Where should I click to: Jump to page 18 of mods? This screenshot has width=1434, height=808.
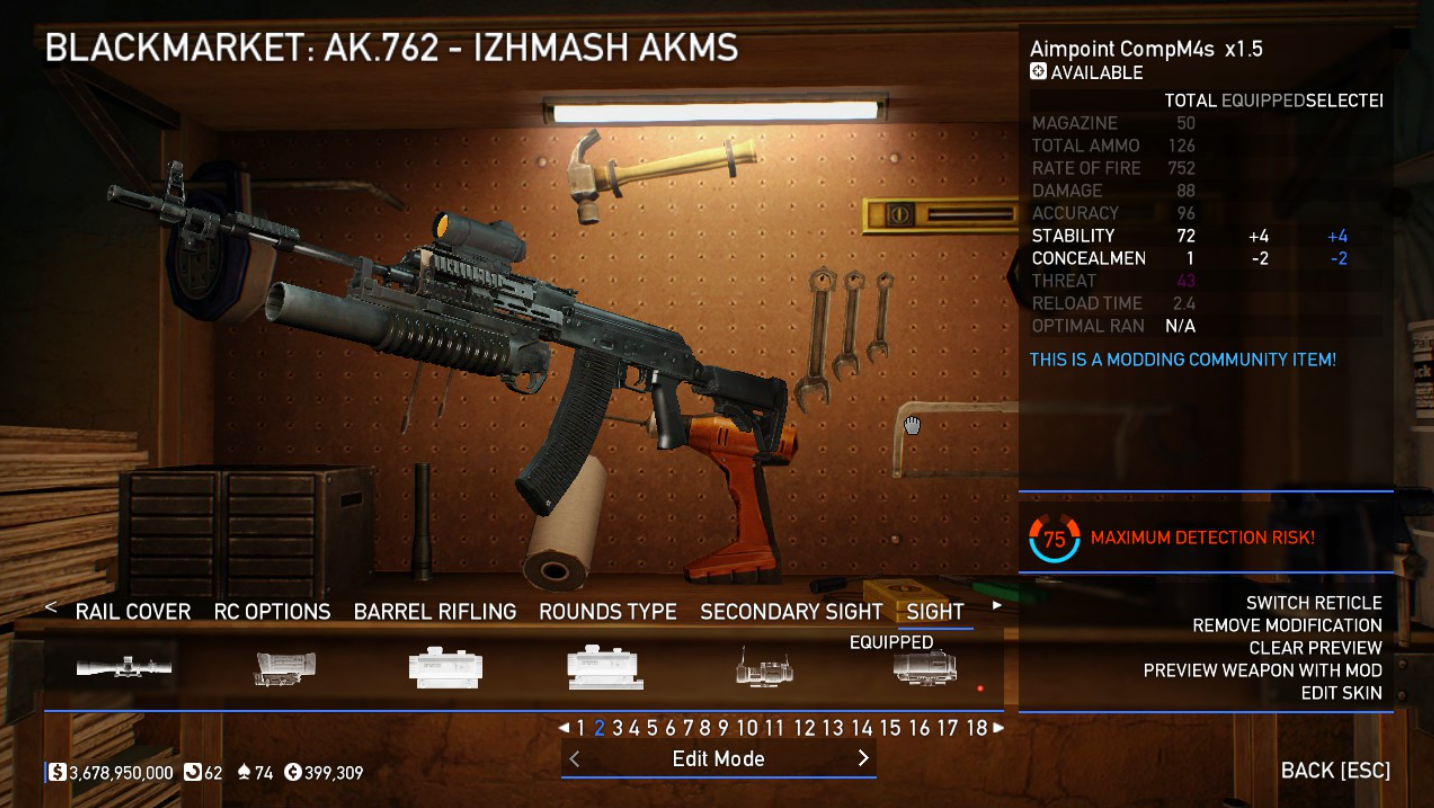(x=977, y=729)
